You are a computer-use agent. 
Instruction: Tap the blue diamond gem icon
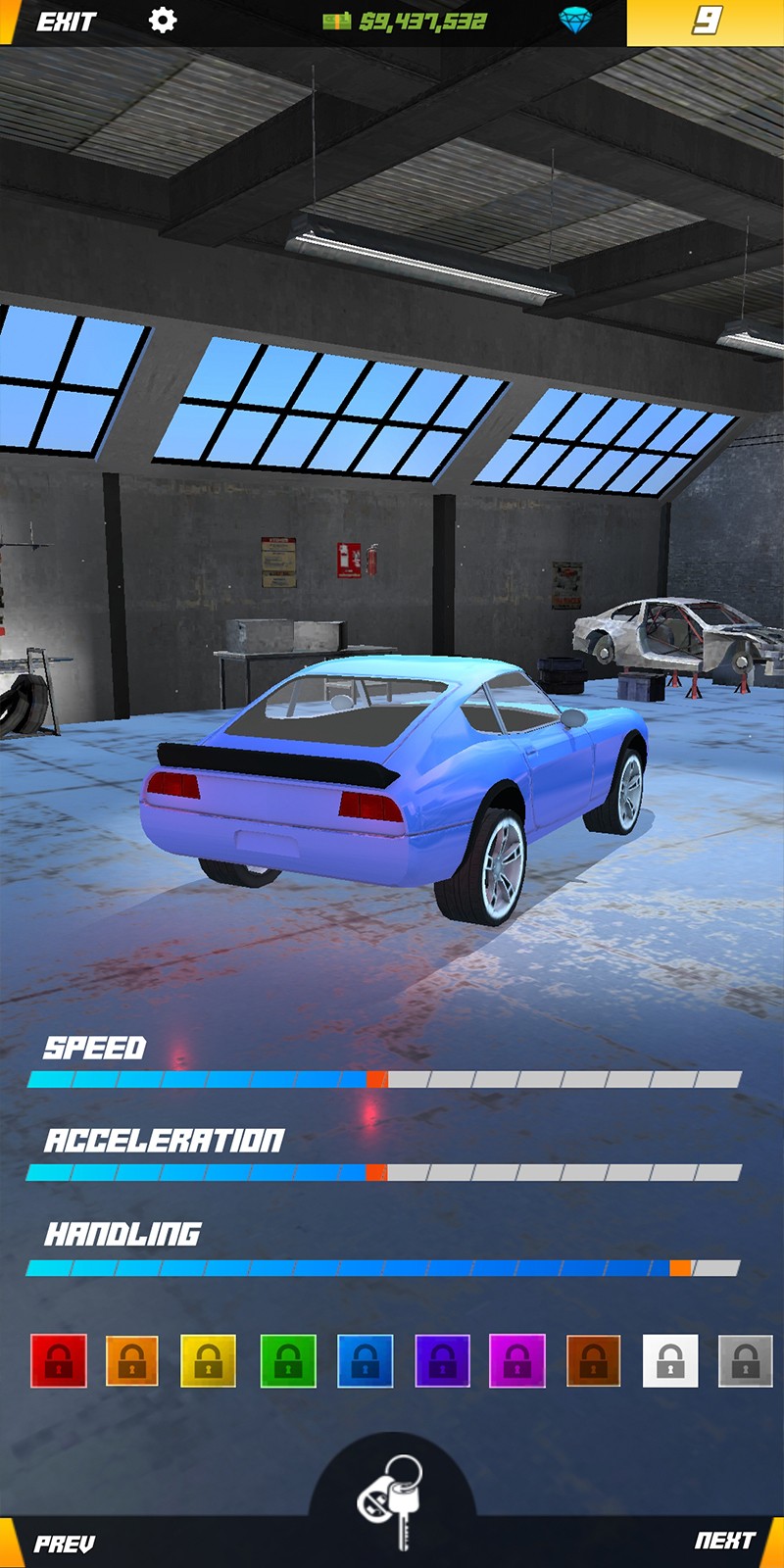575,21
